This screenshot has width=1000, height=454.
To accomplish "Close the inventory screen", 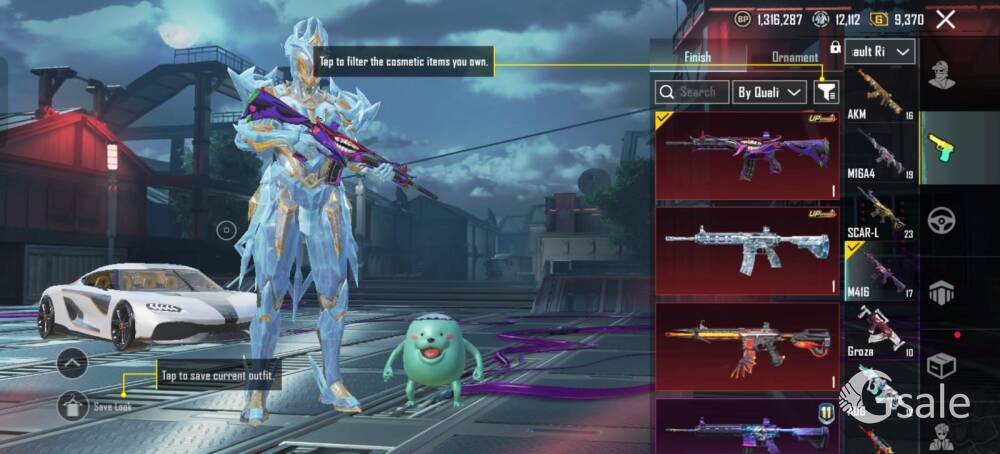I will (x=945, y=19).
